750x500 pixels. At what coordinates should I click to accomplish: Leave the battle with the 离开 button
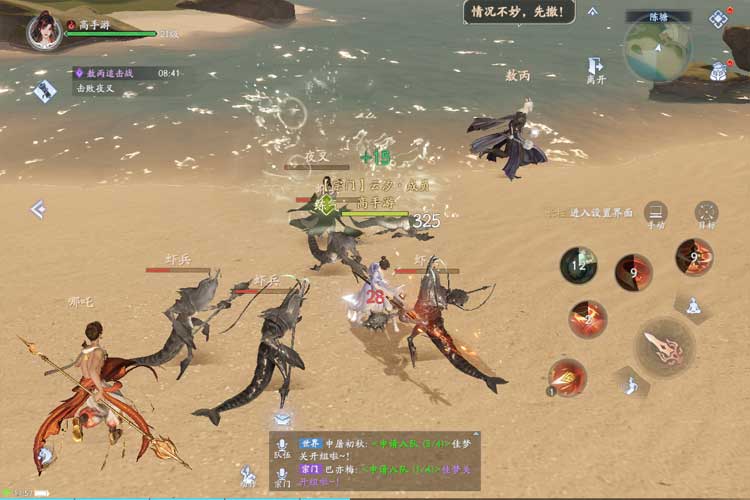(596, 68)
